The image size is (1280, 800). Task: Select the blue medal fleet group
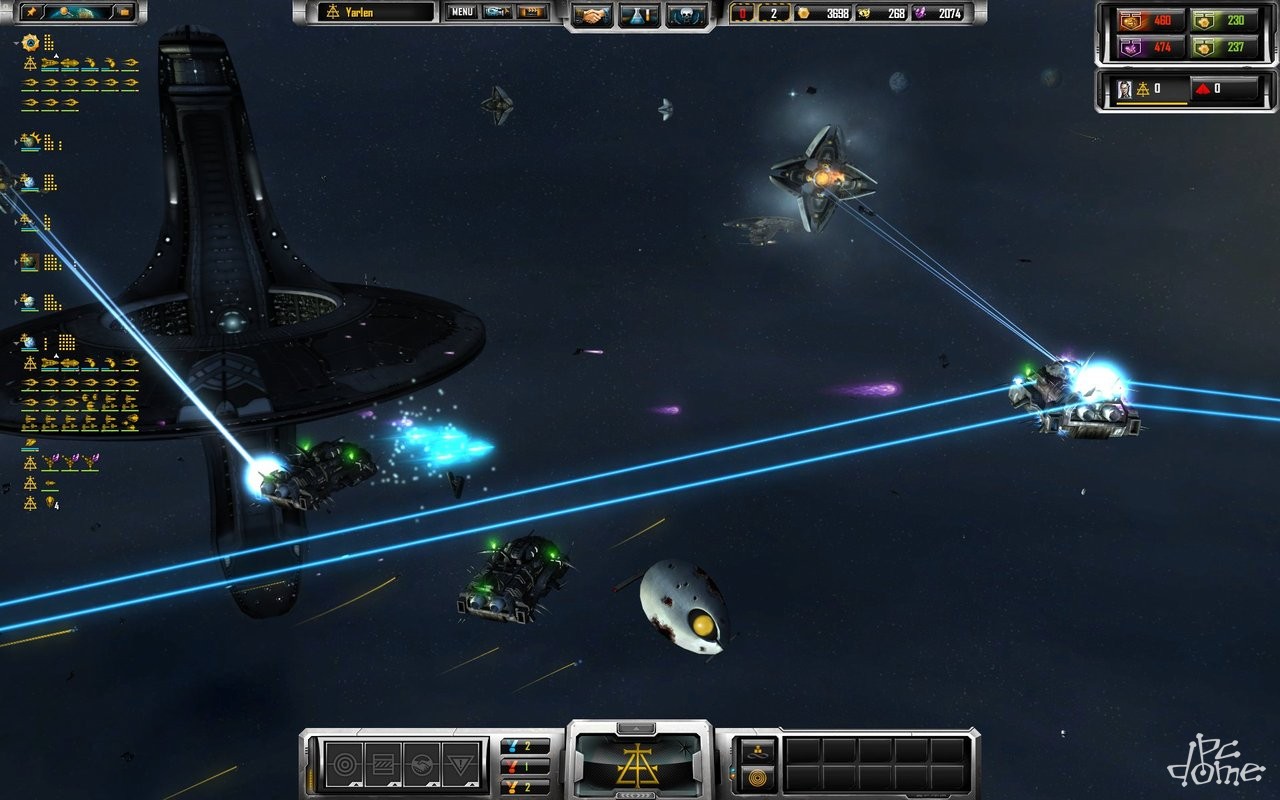coord(525,746)
